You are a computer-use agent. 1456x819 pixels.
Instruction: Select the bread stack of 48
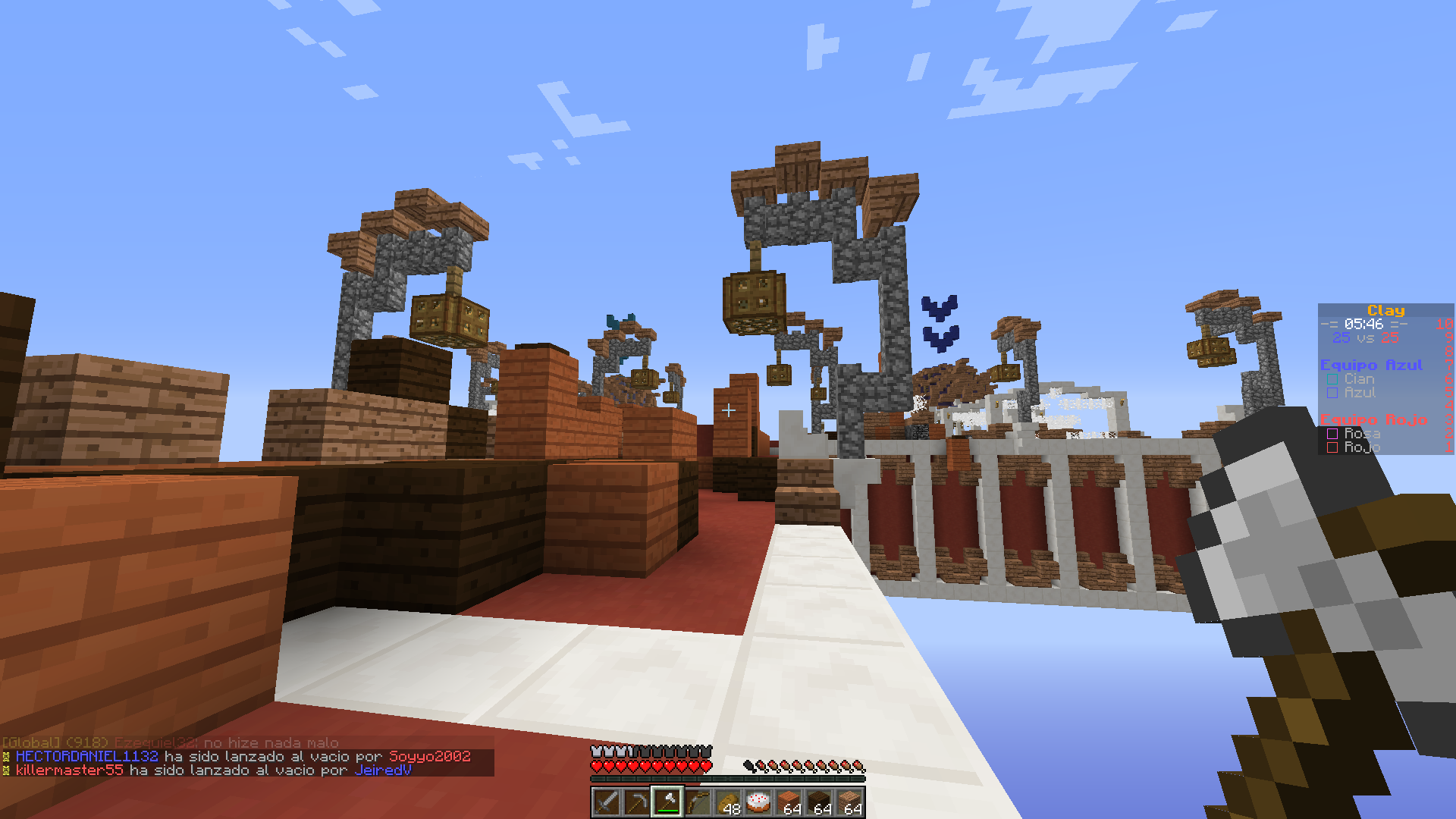pyautogui.click(x=728, y=802)
